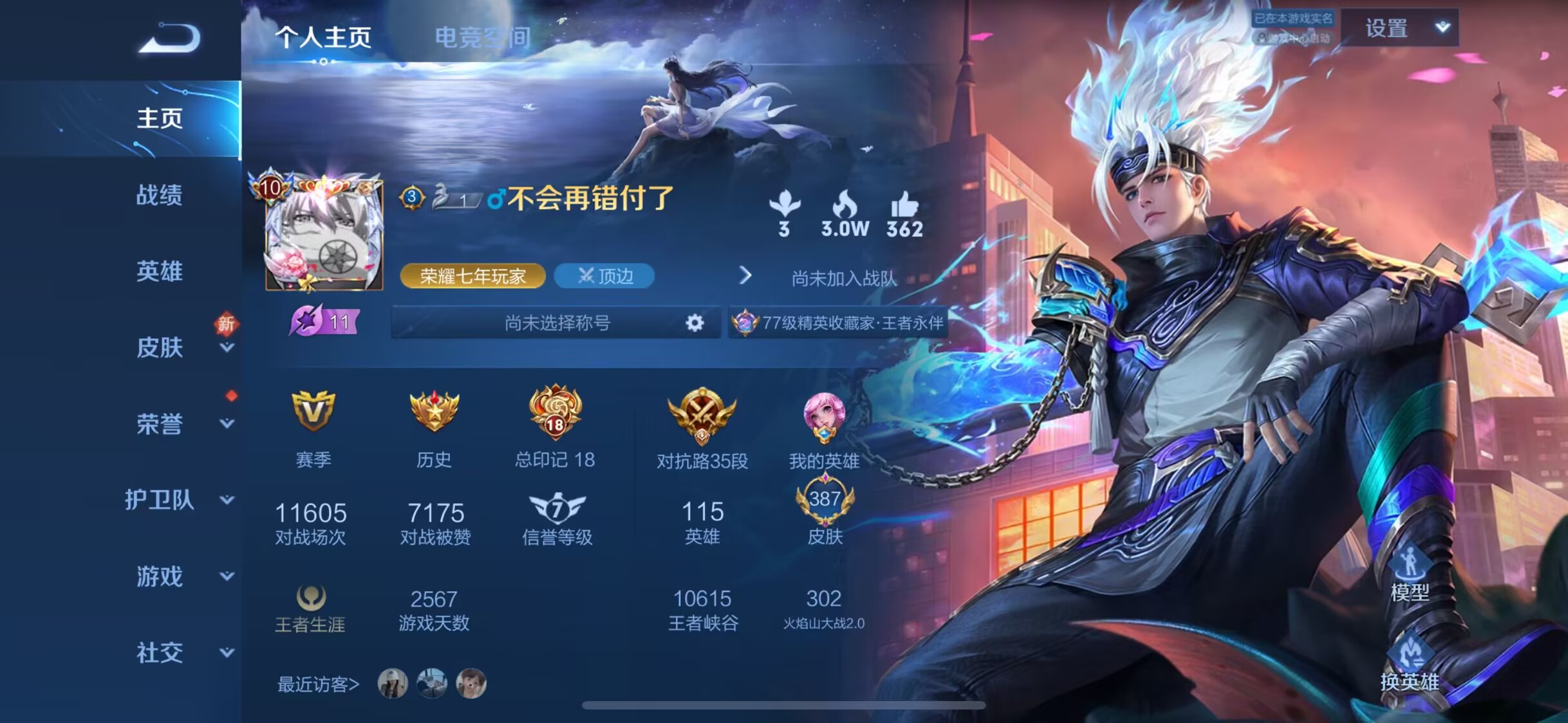1568x723 pixels.
Task: Expand the 皮肤 side menu entry
Action: click(x=227, y=348)
